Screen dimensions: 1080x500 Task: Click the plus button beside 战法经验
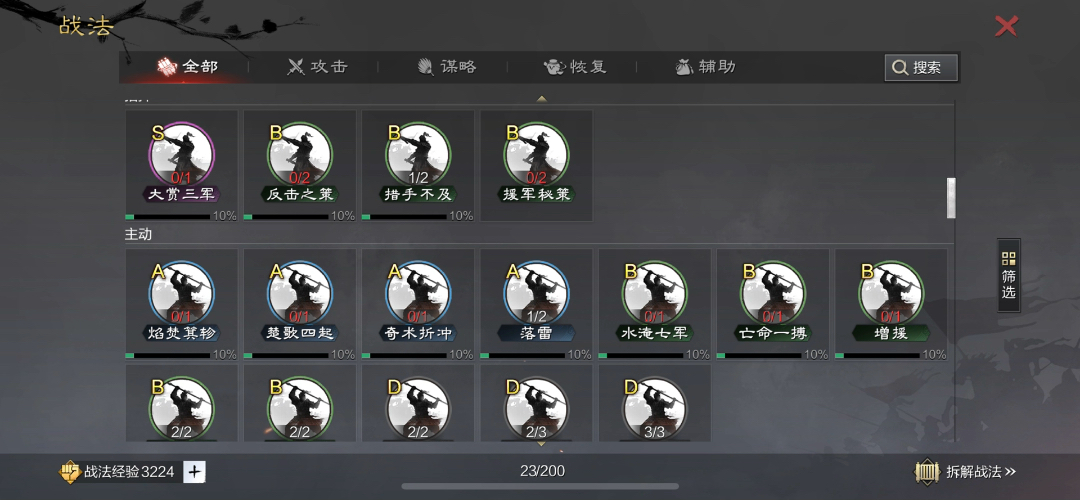(195, 472)
